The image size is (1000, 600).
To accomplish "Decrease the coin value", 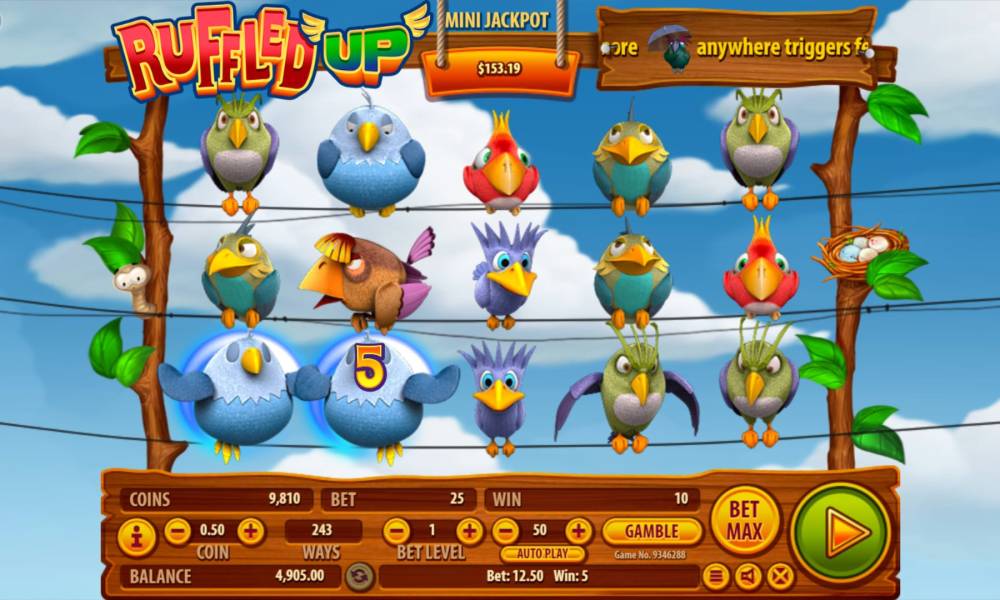I will [x=178, y=531].
